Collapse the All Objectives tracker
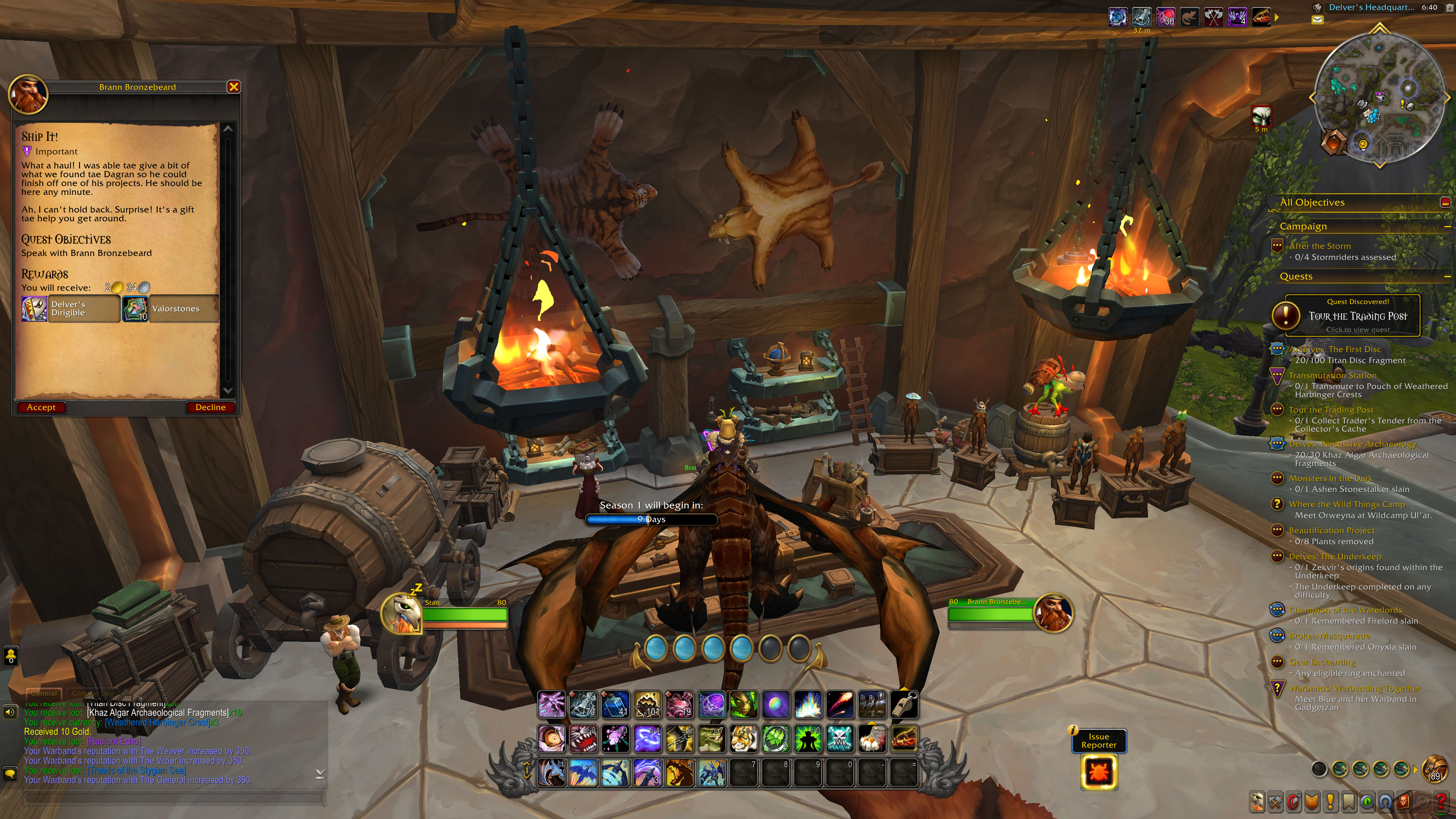Screen dimensions: 1456x819 (x=1445, y=202)
